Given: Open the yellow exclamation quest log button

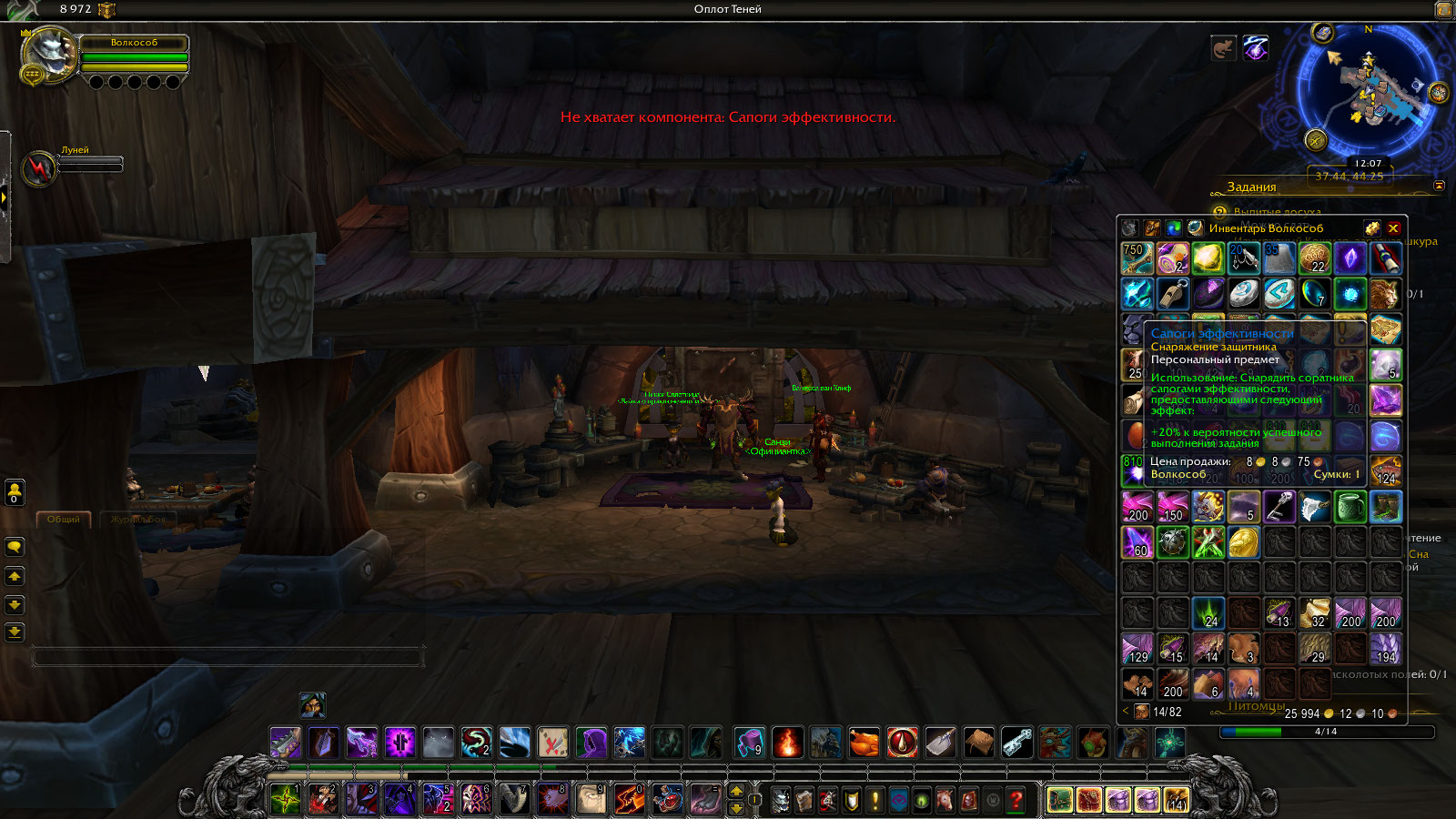Looking at the screenshot, I should point(875,800).
